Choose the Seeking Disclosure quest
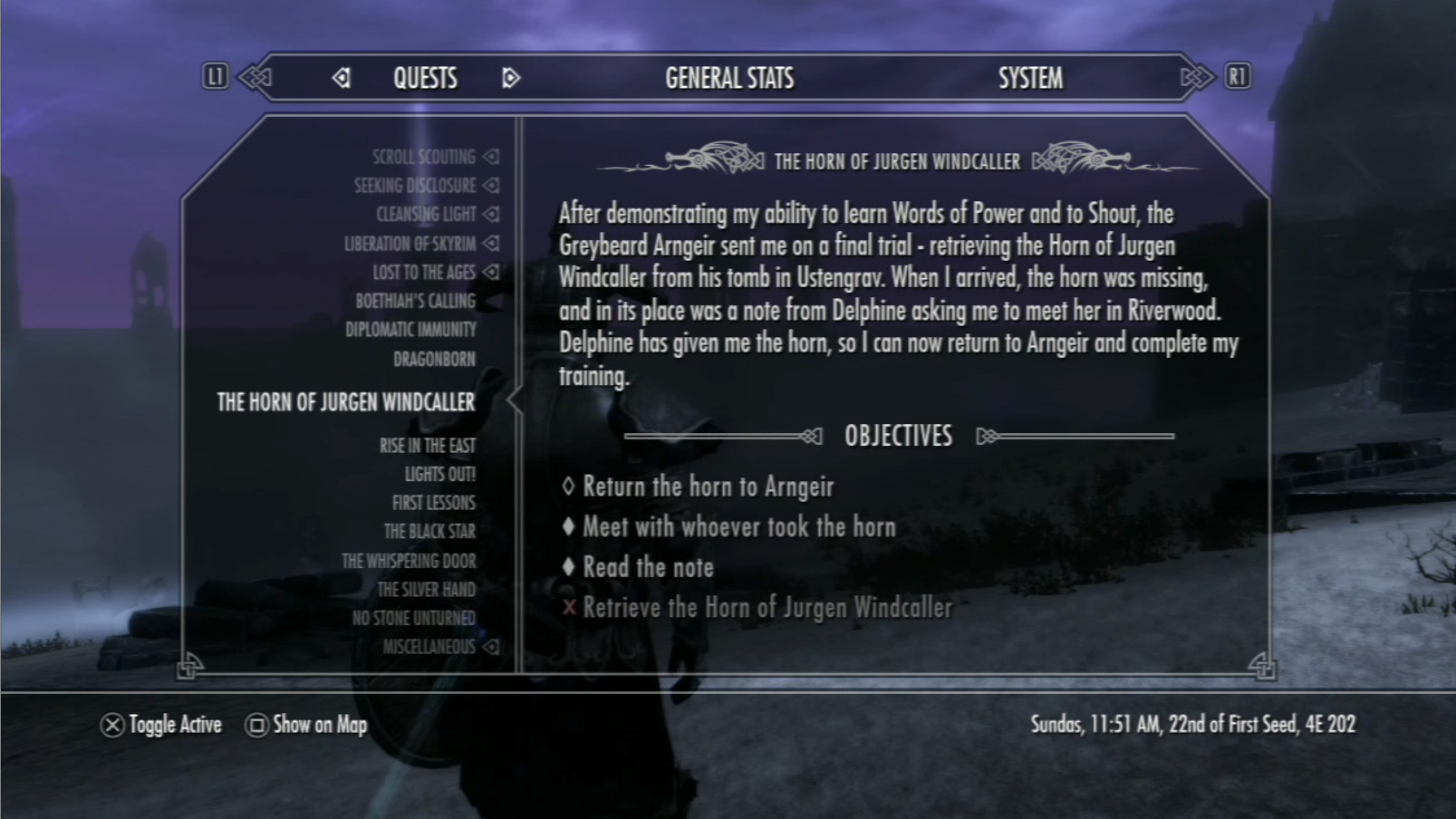The height and width of the screenshot is (819, 1456). point(415,186)
